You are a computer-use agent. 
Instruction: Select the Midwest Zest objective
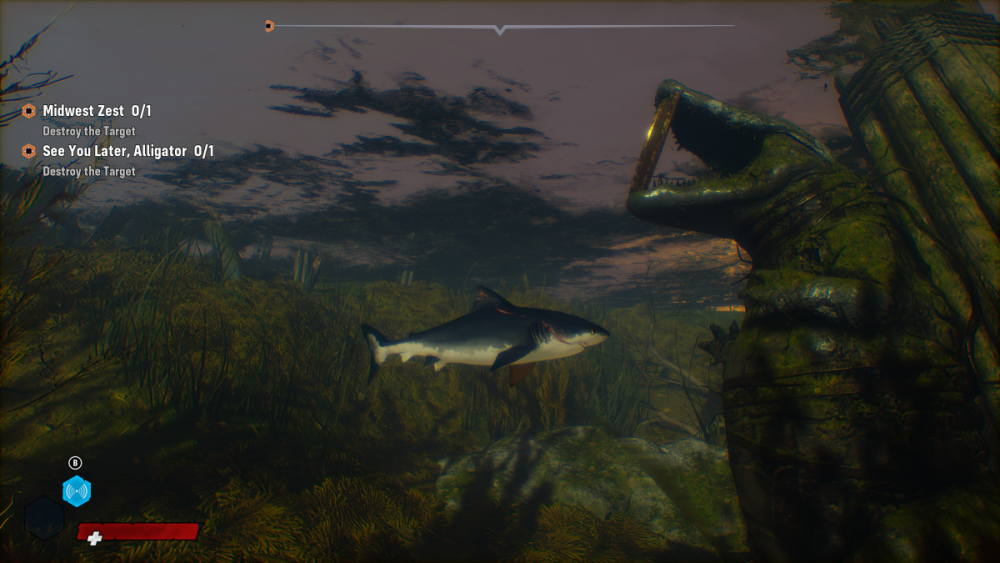(x=96, y=111)
